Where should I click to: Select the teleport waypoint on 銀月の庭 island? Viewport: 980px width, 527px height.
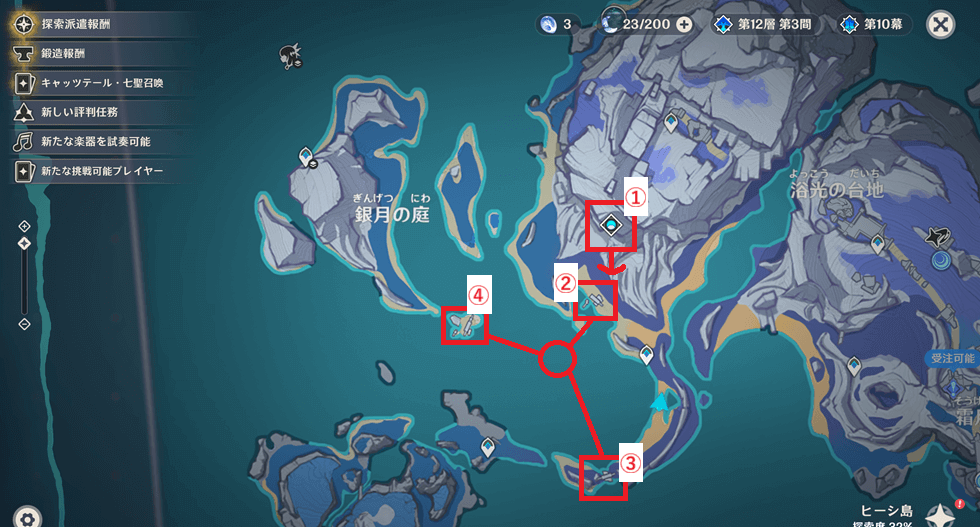pos(308,157)
